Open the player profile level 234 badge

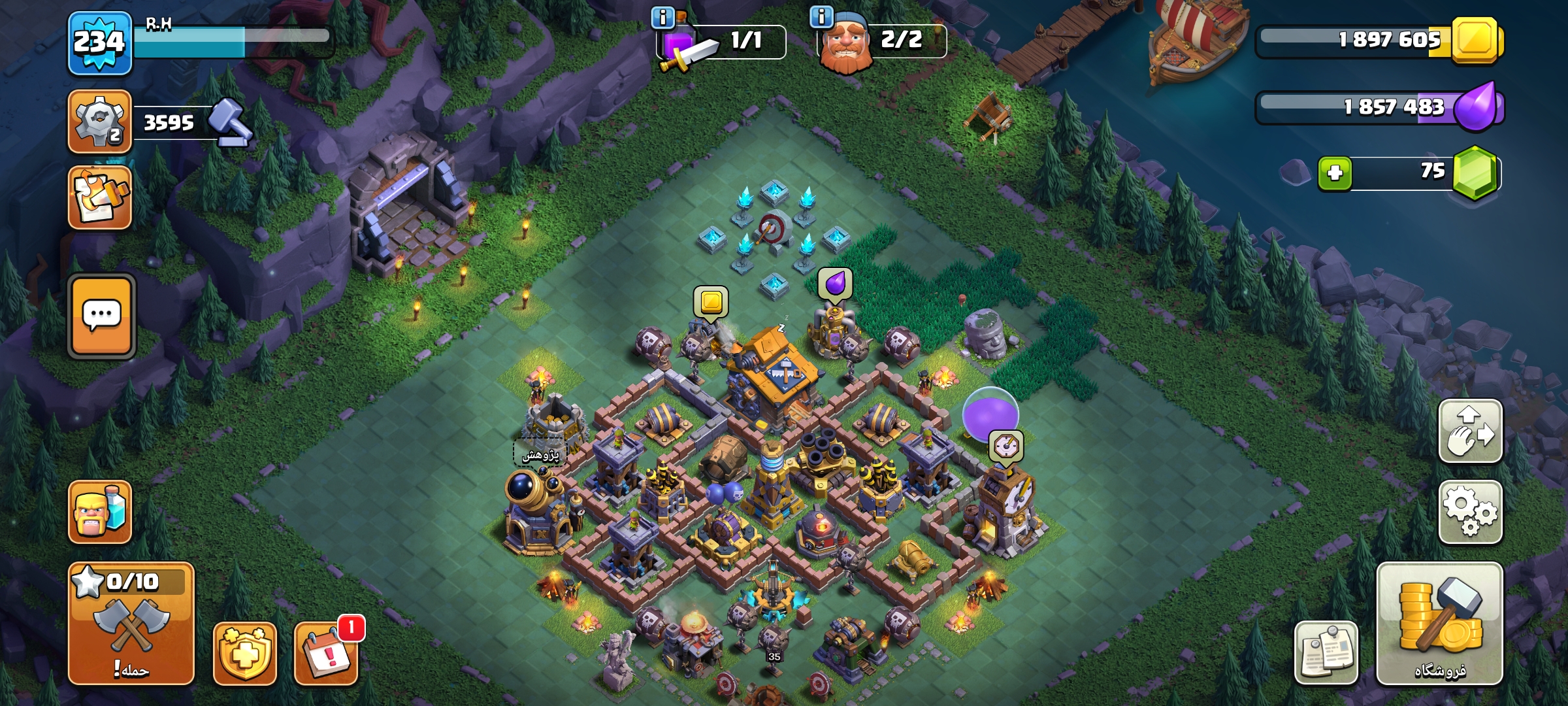[x=99, y=42]
